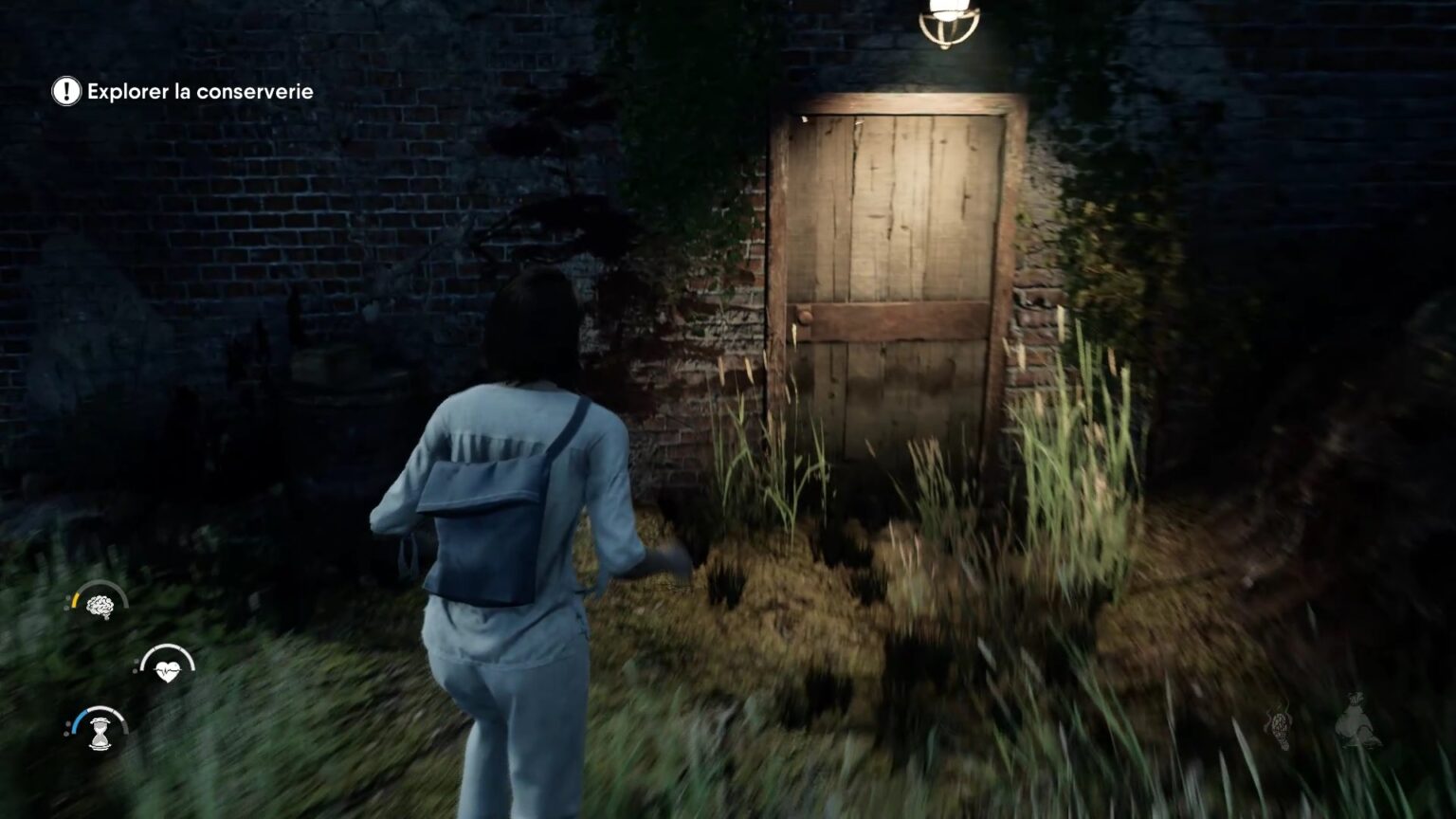Expand the hourglass gauge arc display
Image resolution: width=1456 pixels, height=819 pixels.
pyautogui.click(x=101, y=712)
